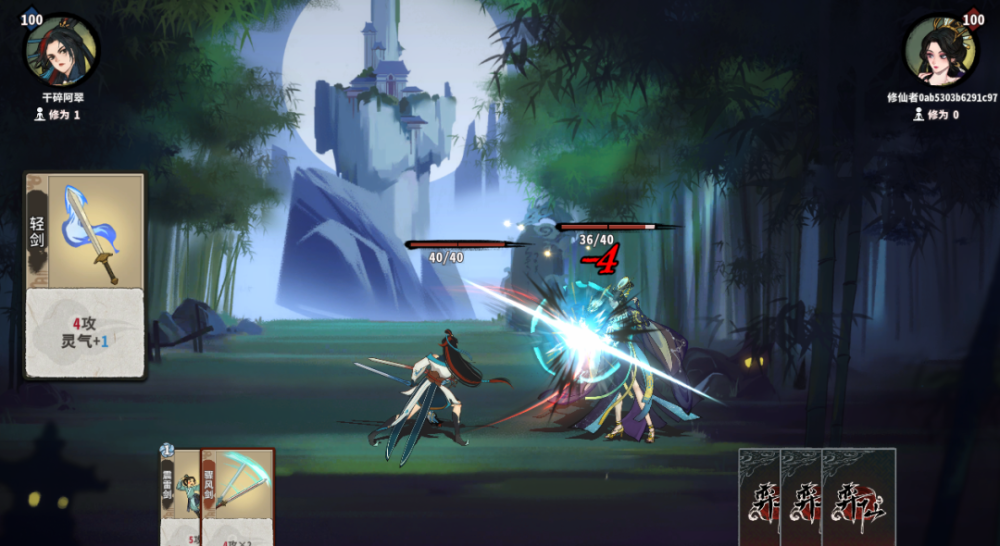The height and width of the screenshot is (546, 1000).
Task: Choose the hand card with the cyan sword slash
Action: point(238,497)
